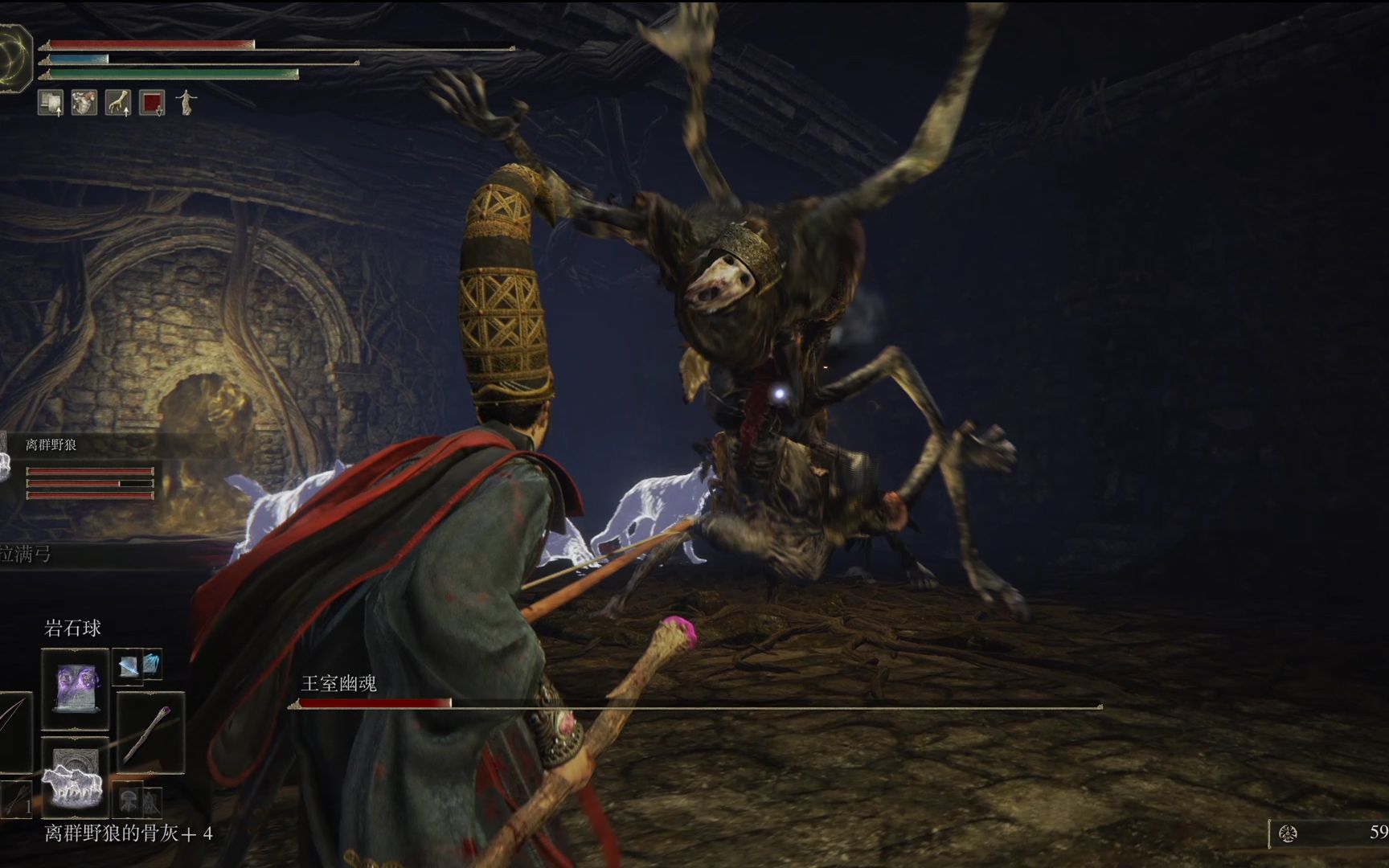Inspect the red square debuff icon
This screenshot has width=1389, height=868.
point(152,103)
